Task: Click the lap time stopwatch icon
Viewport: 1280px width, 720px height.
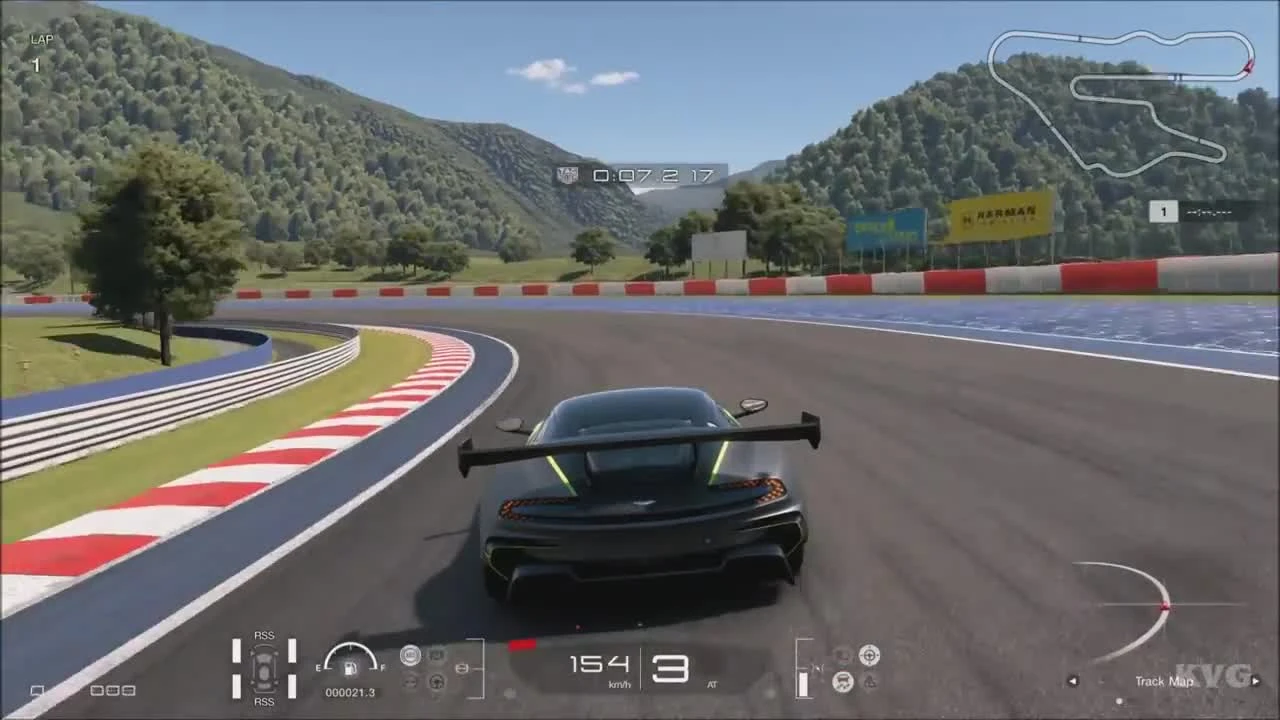Action: point(567,176)
